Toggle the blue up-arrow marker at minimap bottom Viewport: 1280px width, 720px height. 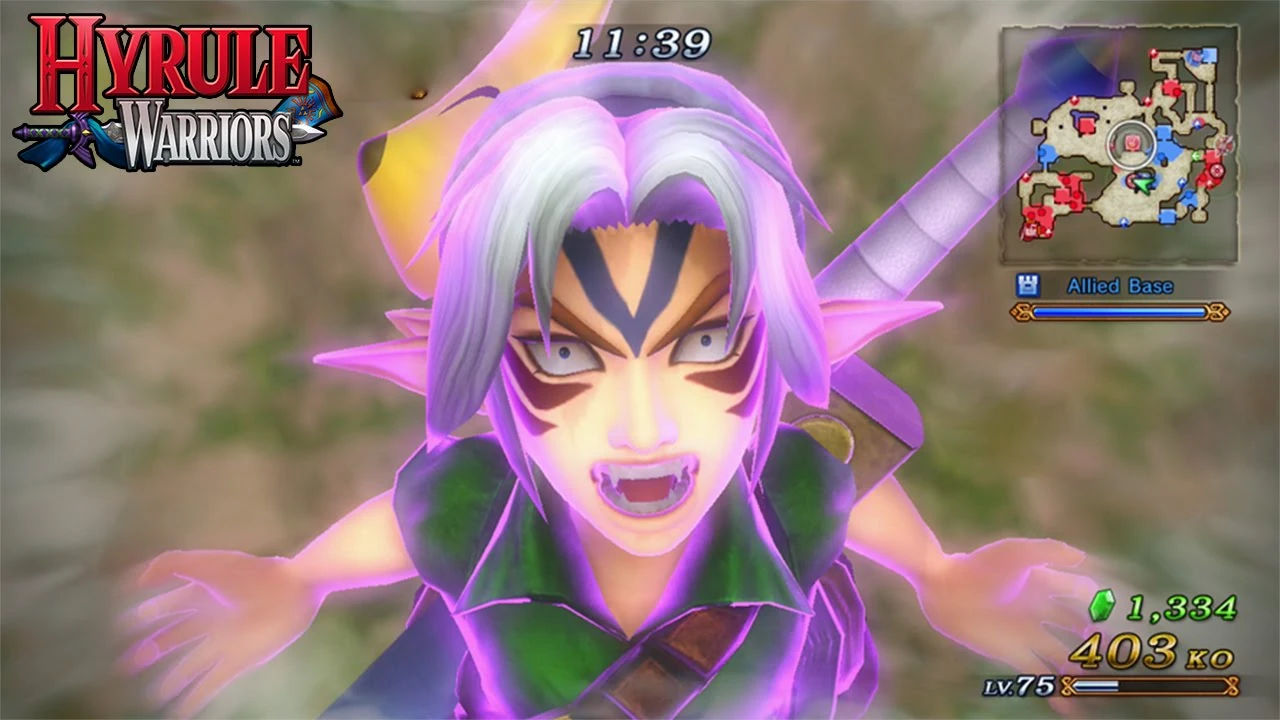point(1124,221)
